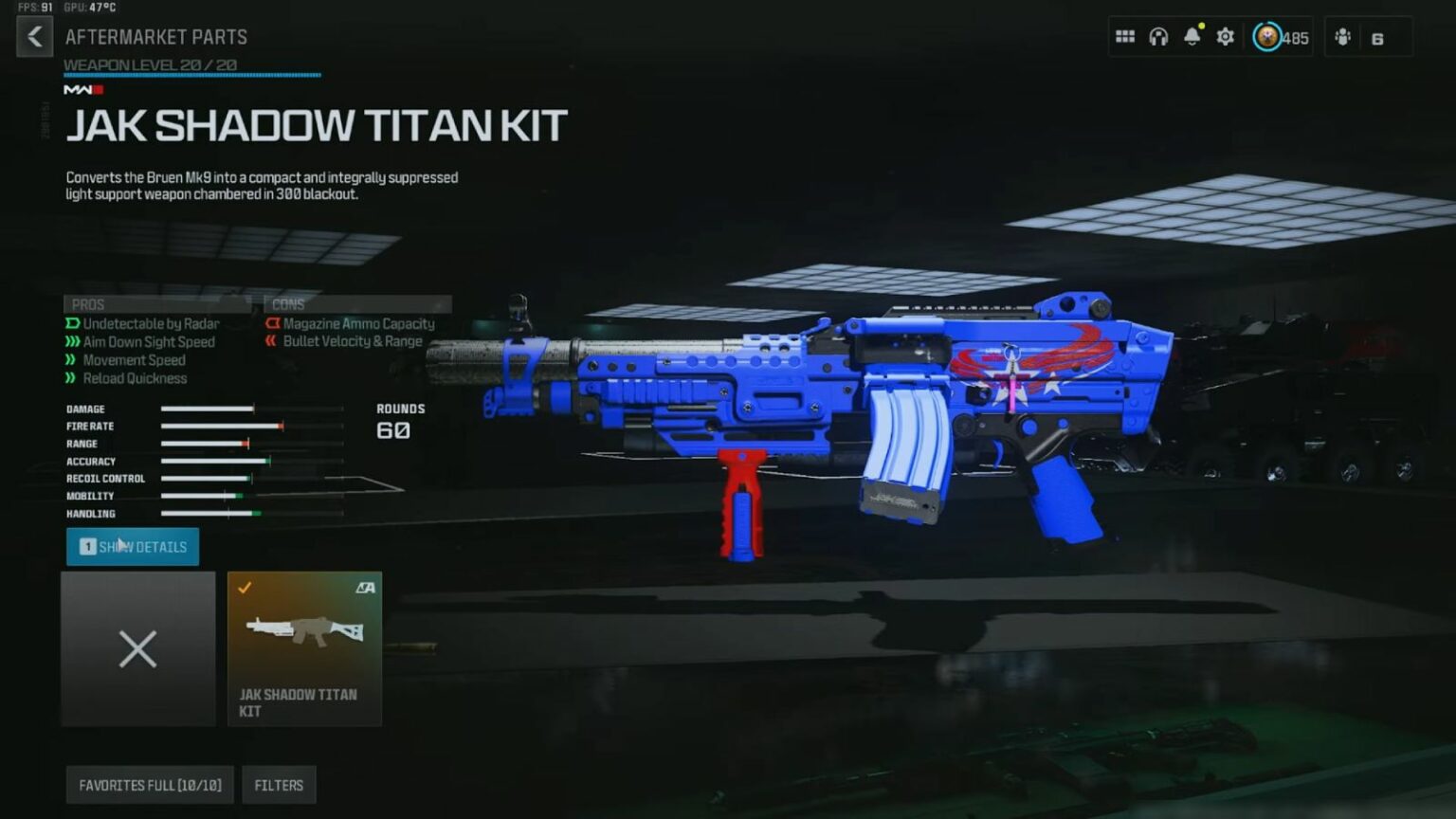Click the Favorites Full [10/10] button
Screen dimensions: 1456x819
coord(149,785)
